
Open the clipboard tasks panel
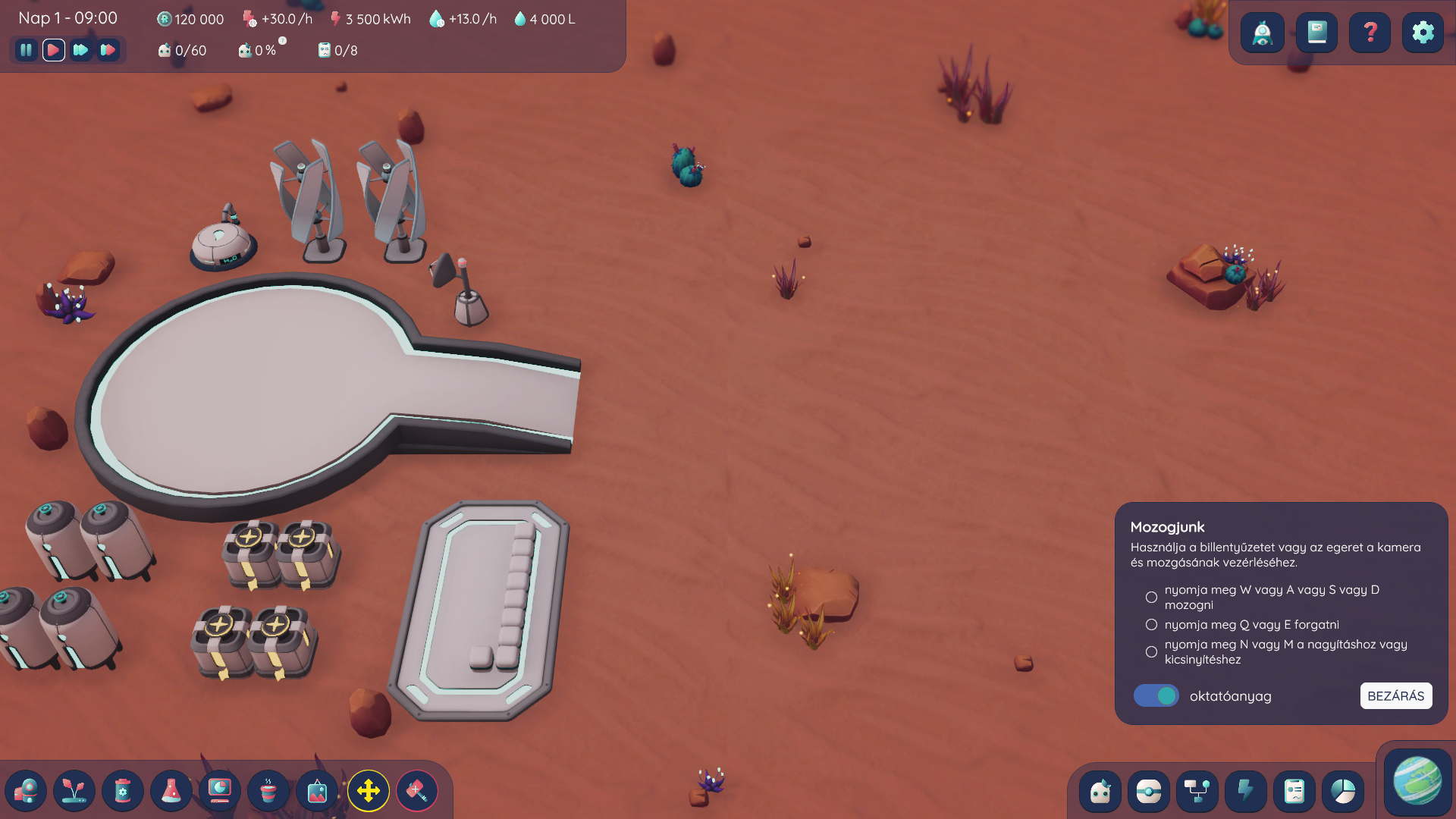pyautogui.click(x=1294, y=791)
